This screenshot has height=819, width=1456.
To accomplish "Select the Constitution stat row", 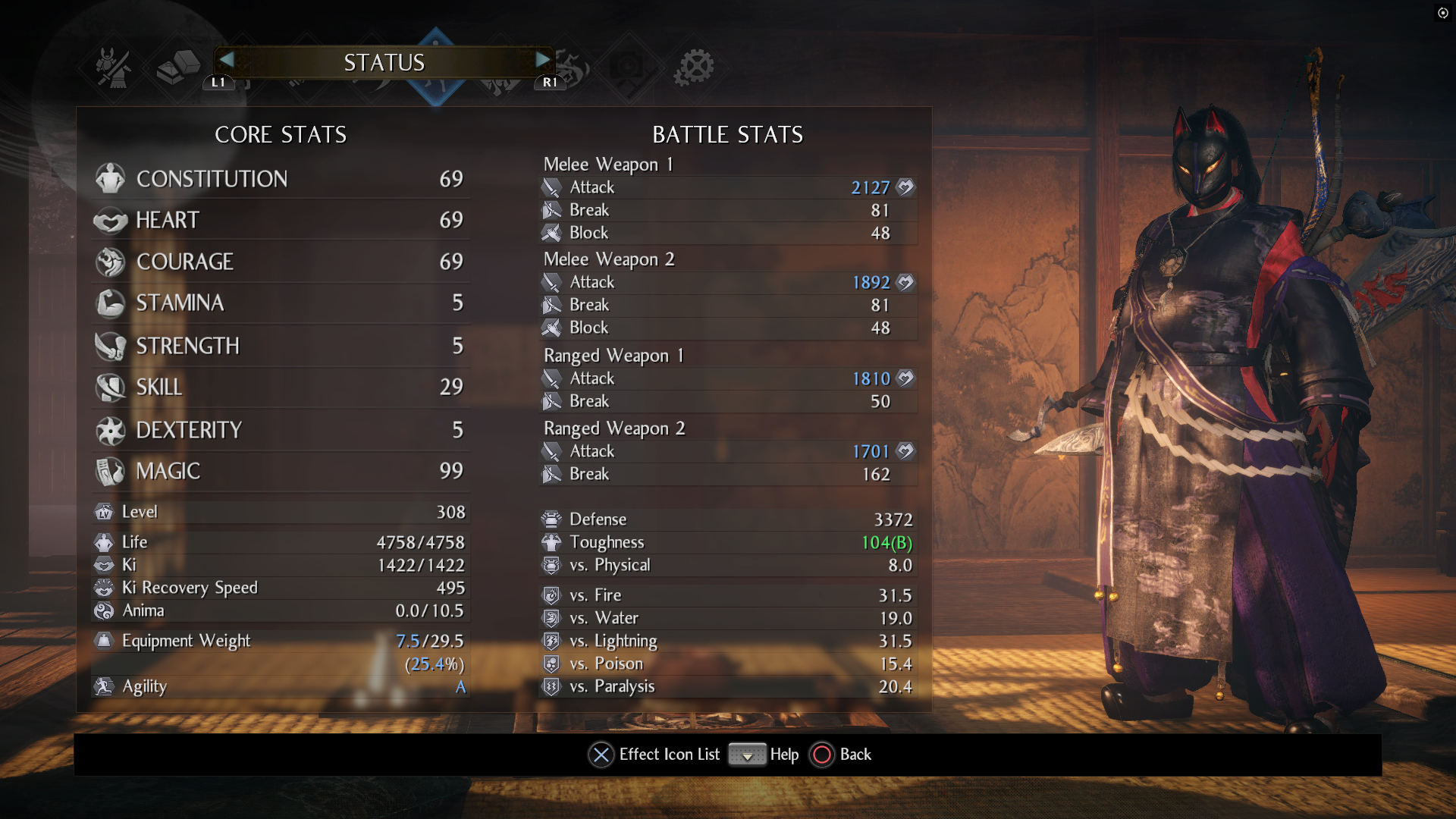I will pyautogui.click(x=281, y=179).
